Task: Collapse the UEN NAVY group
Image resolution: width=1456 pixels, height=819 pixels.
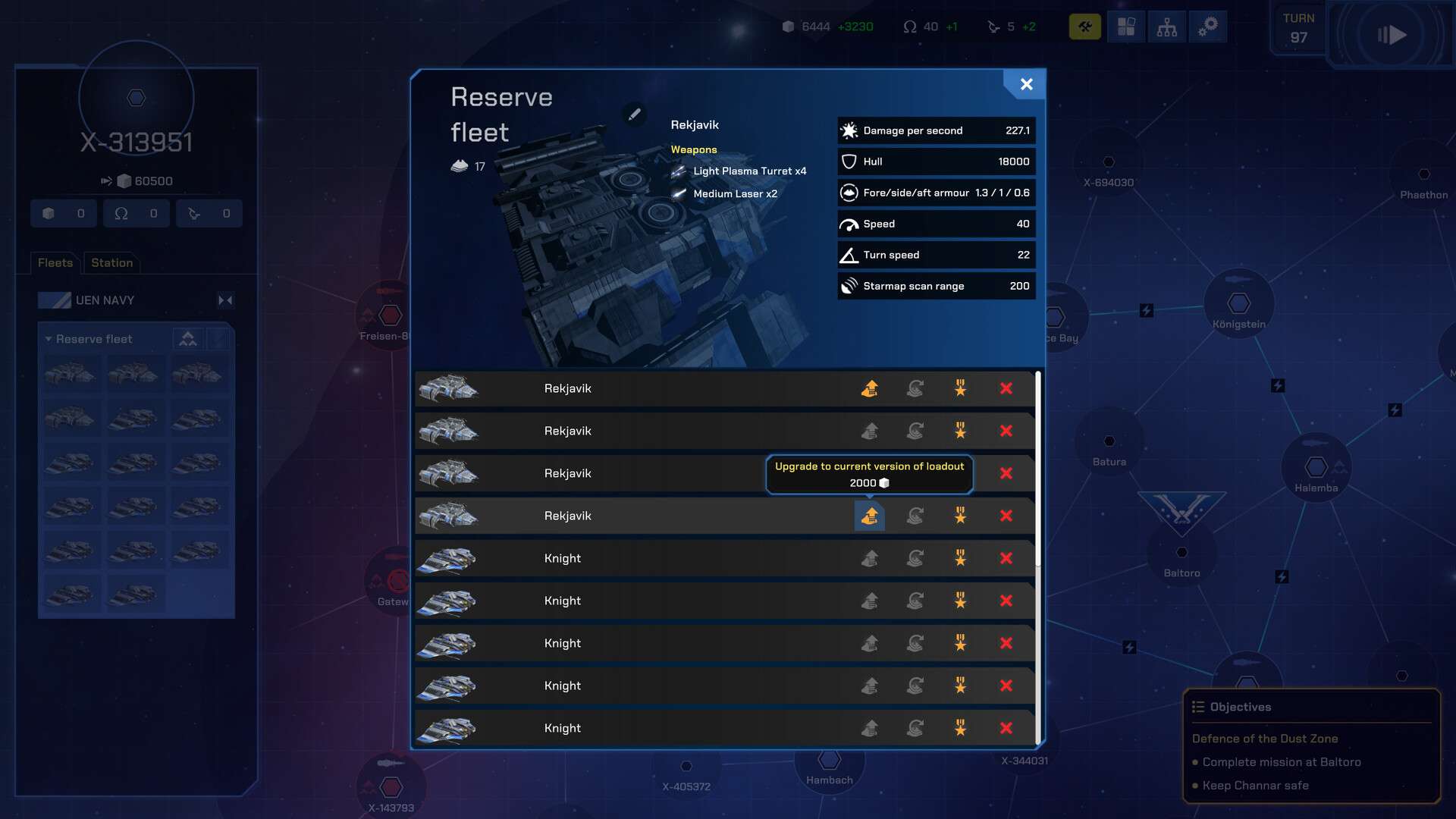Action: coord(225,300)
